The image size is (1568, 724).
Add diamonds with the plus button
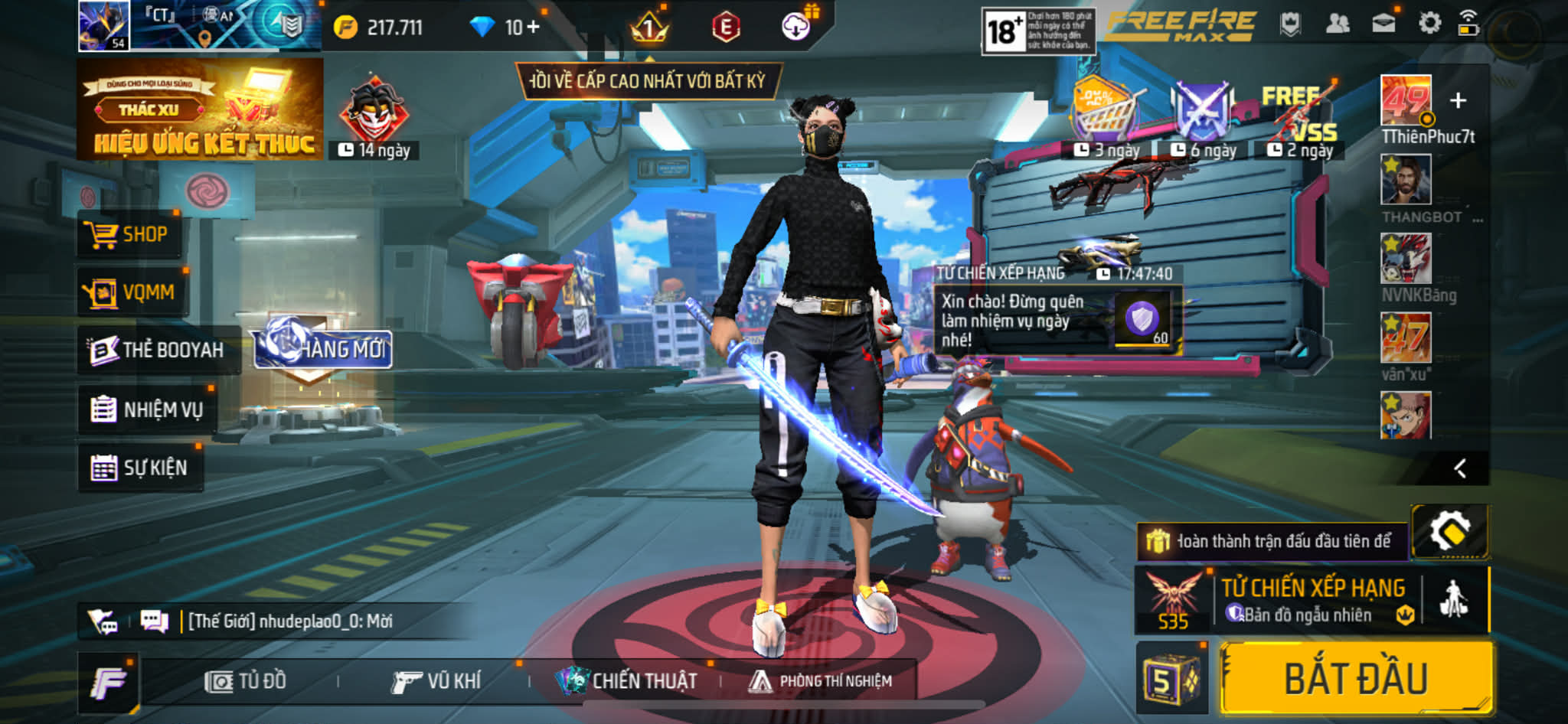point(533,28)
